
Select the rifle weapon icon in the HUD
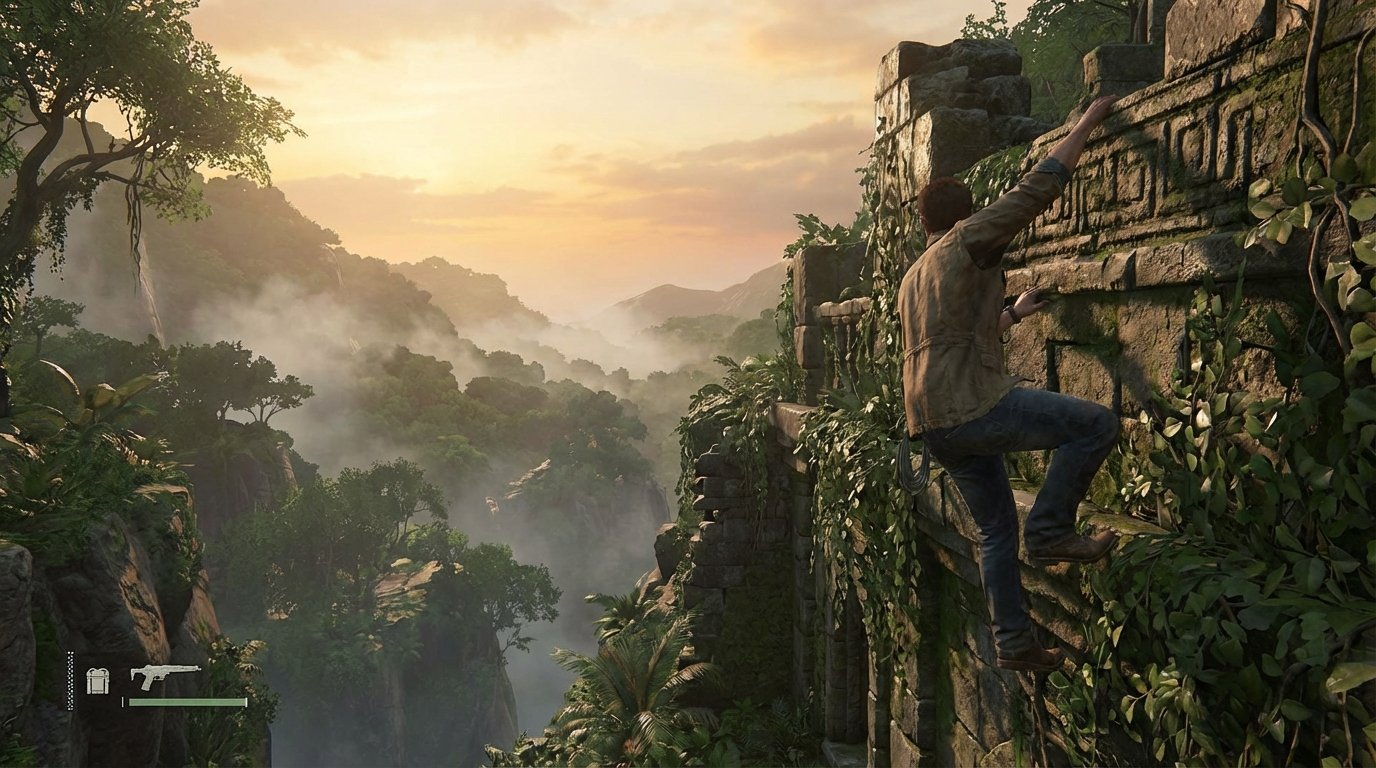click(165, 676)
